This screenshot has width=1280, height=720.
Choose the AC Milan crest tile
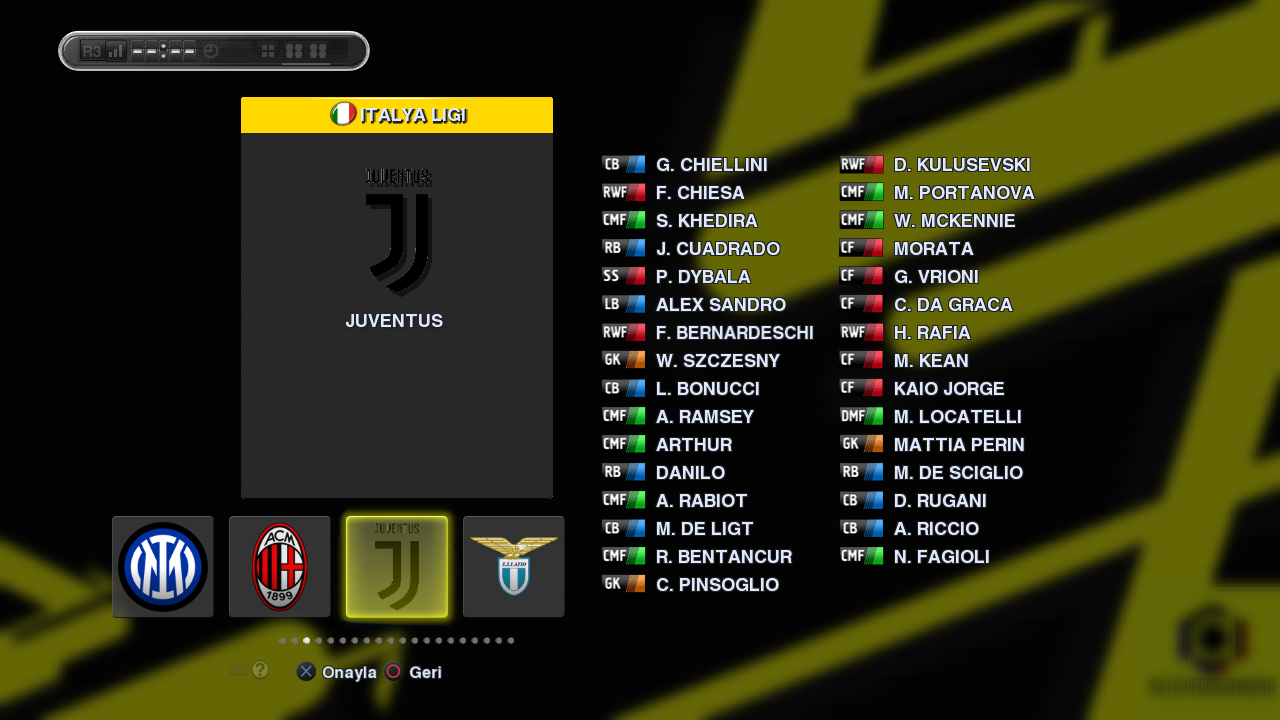tap(280, 567)
